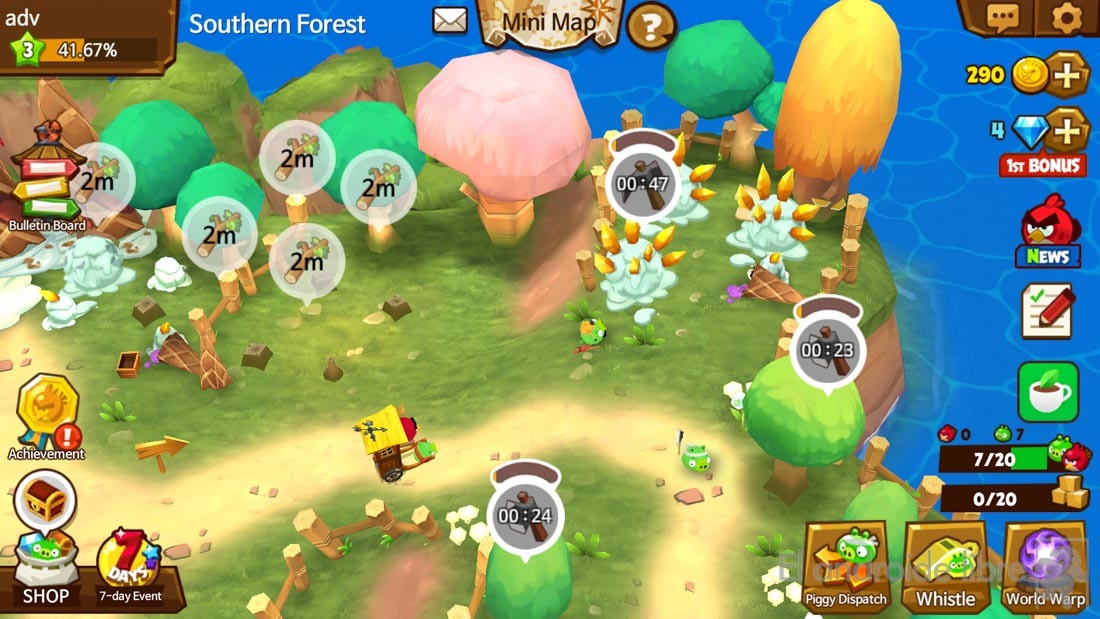Open the quest checklist notepad

point(1047,310)
